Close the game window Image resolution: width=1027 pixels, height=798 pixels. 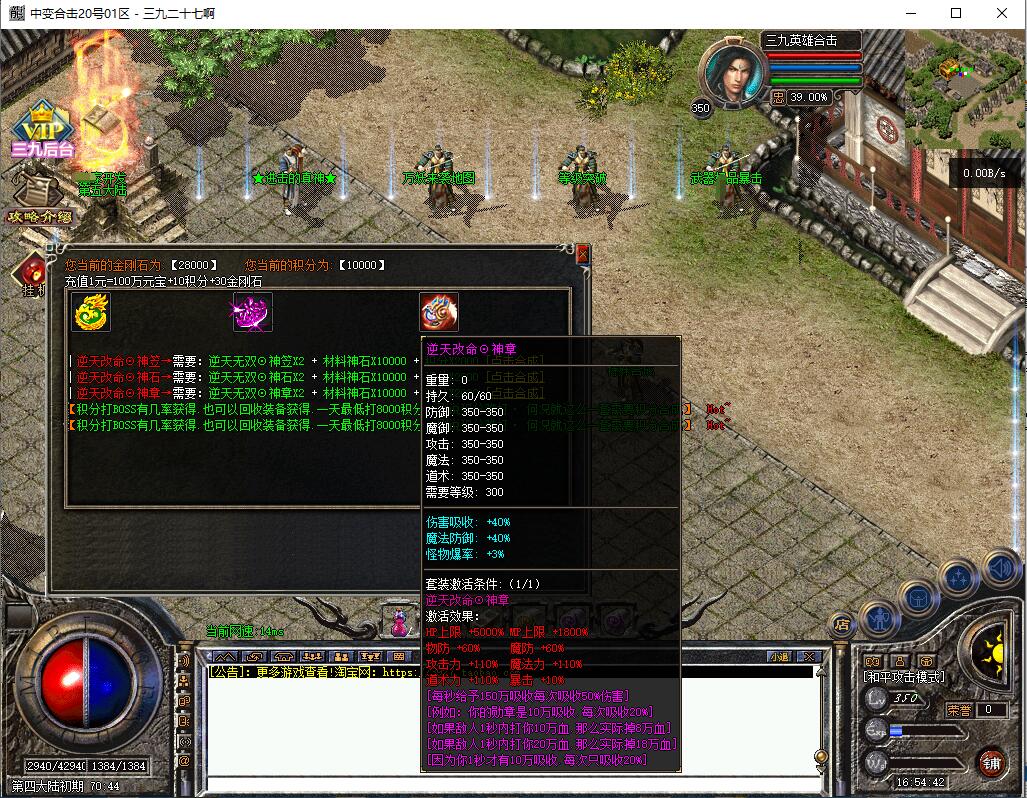[x=1003, y=13]
